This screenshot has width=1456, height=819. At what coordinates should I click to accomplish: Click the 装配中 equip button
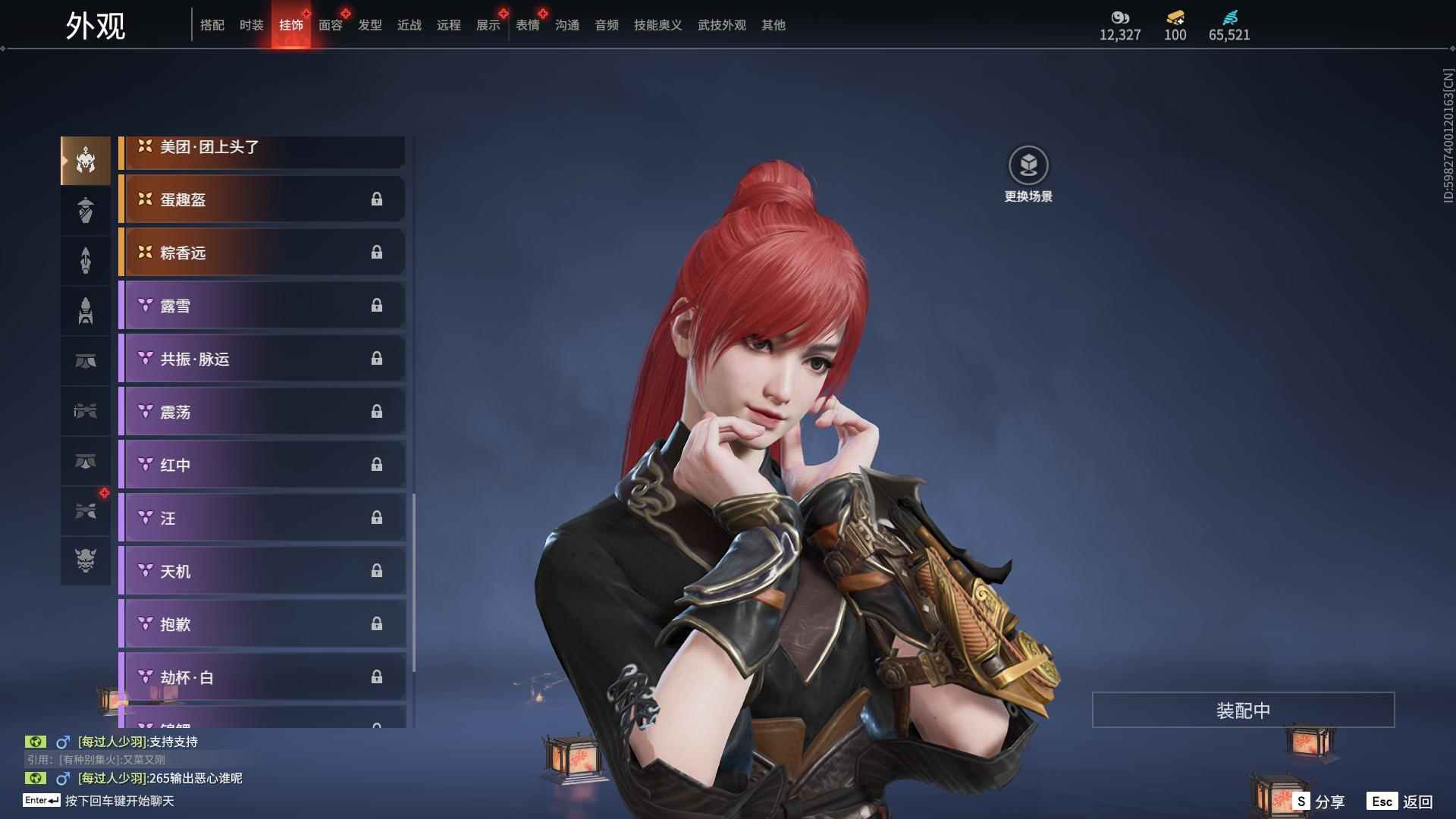point(1243,710)
